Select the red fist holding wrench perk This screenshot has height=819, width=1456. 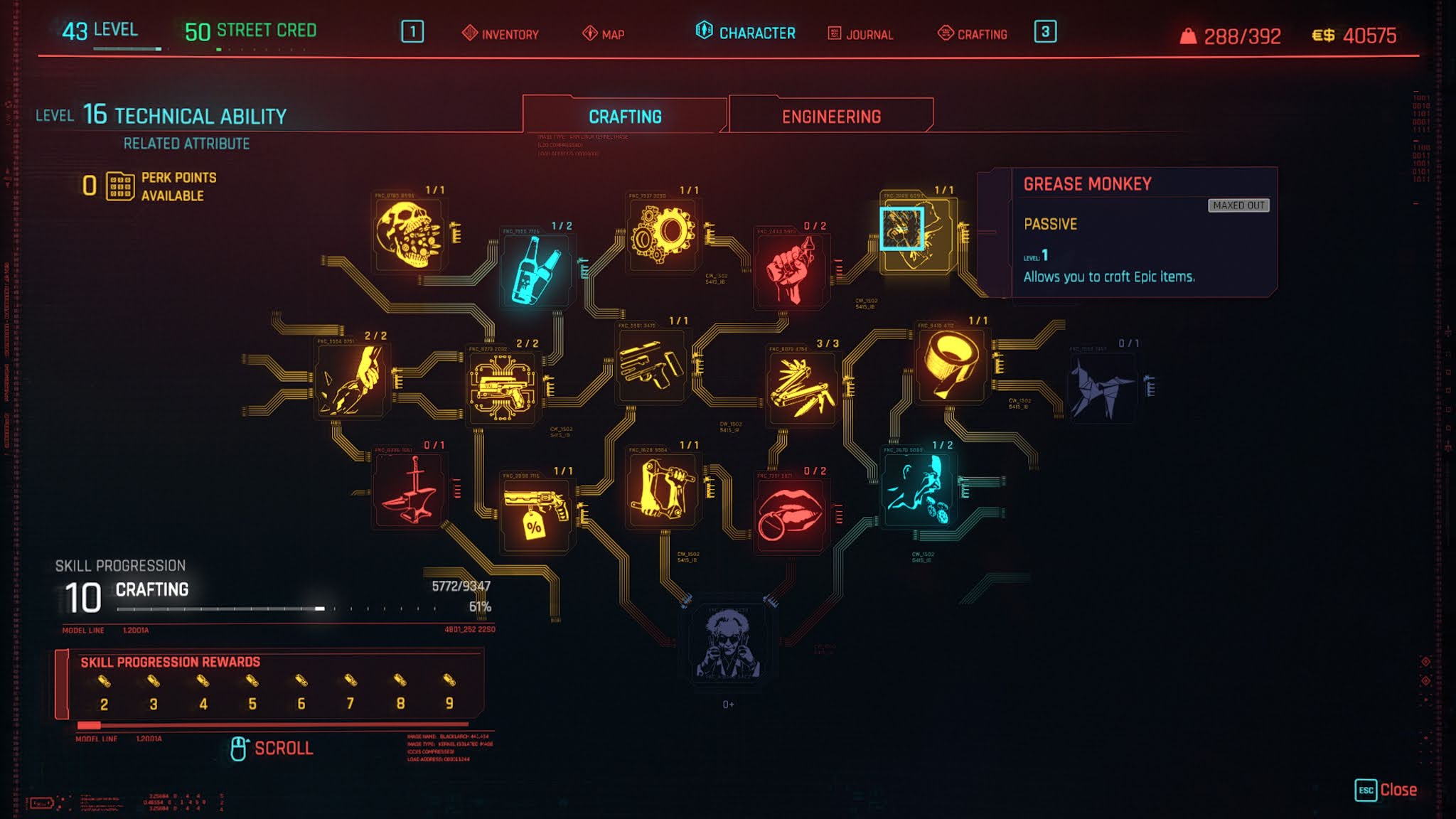790,270
